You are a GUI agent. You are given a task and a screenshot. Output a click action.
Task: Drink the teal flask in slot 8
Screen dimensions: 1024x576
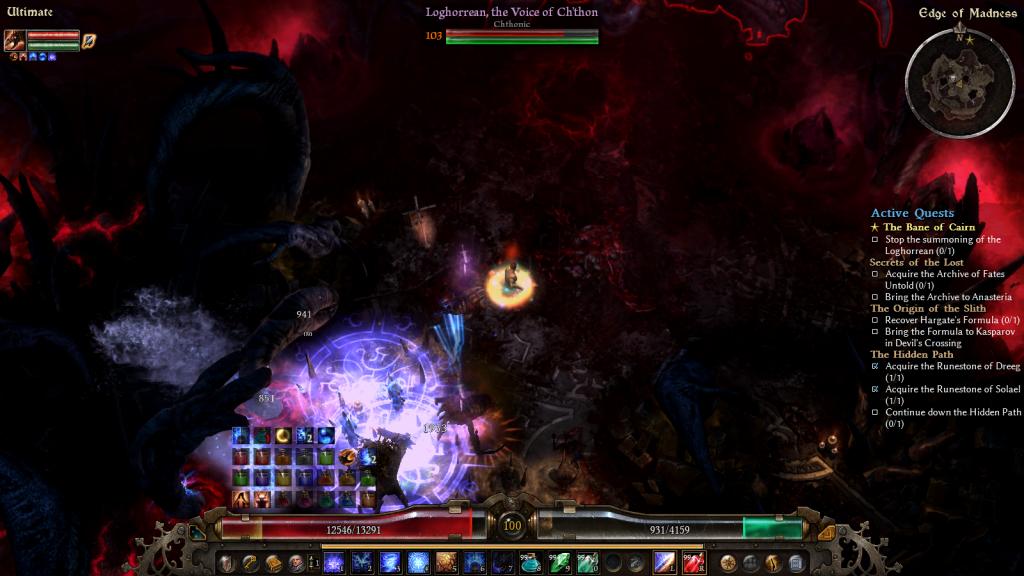[533, 563]
